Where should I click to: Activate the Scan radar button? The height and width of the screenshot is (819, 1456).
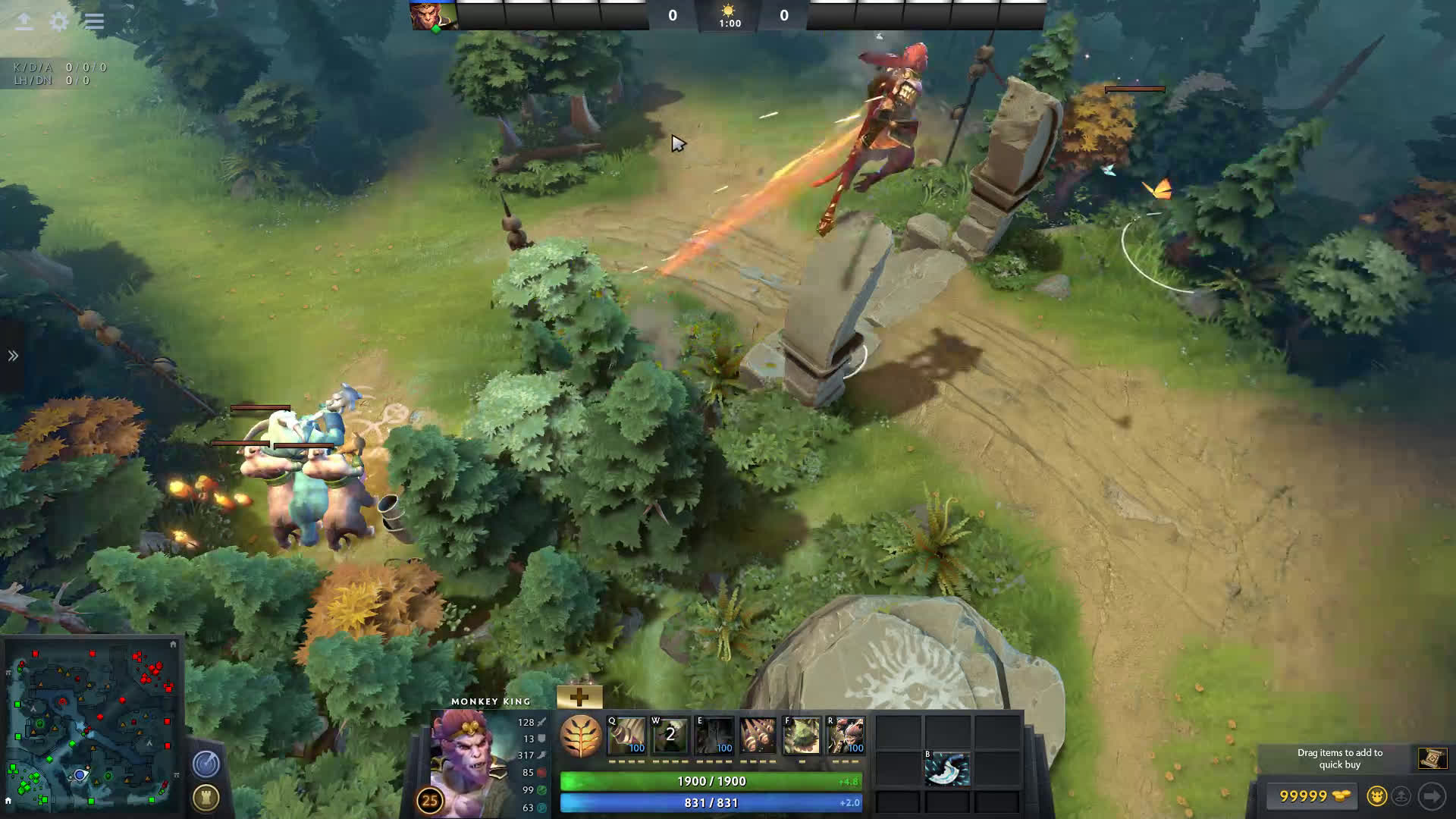coord(206,764)
